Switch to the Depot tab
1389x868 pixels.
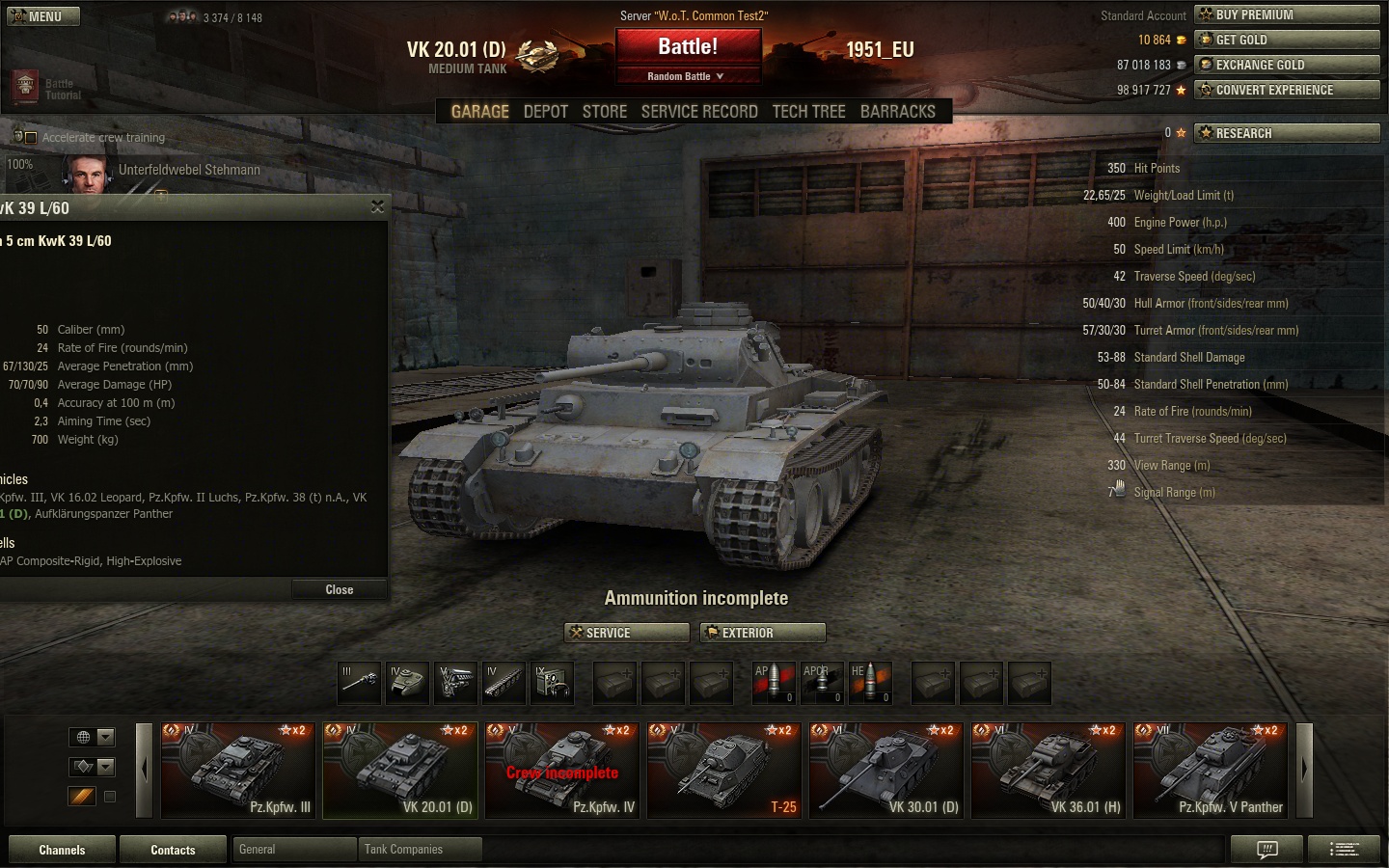[545, 112]
